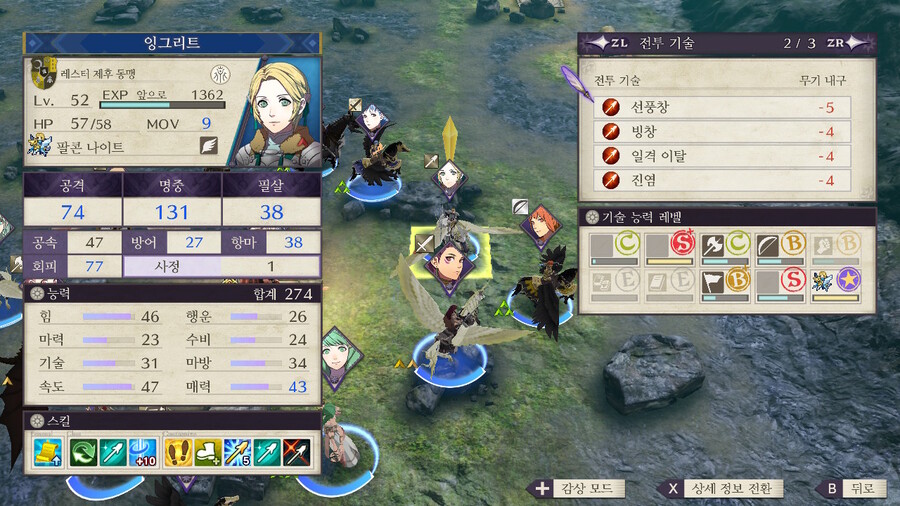
Task: Select the wing flying-type icon
Action: (209, 144)
